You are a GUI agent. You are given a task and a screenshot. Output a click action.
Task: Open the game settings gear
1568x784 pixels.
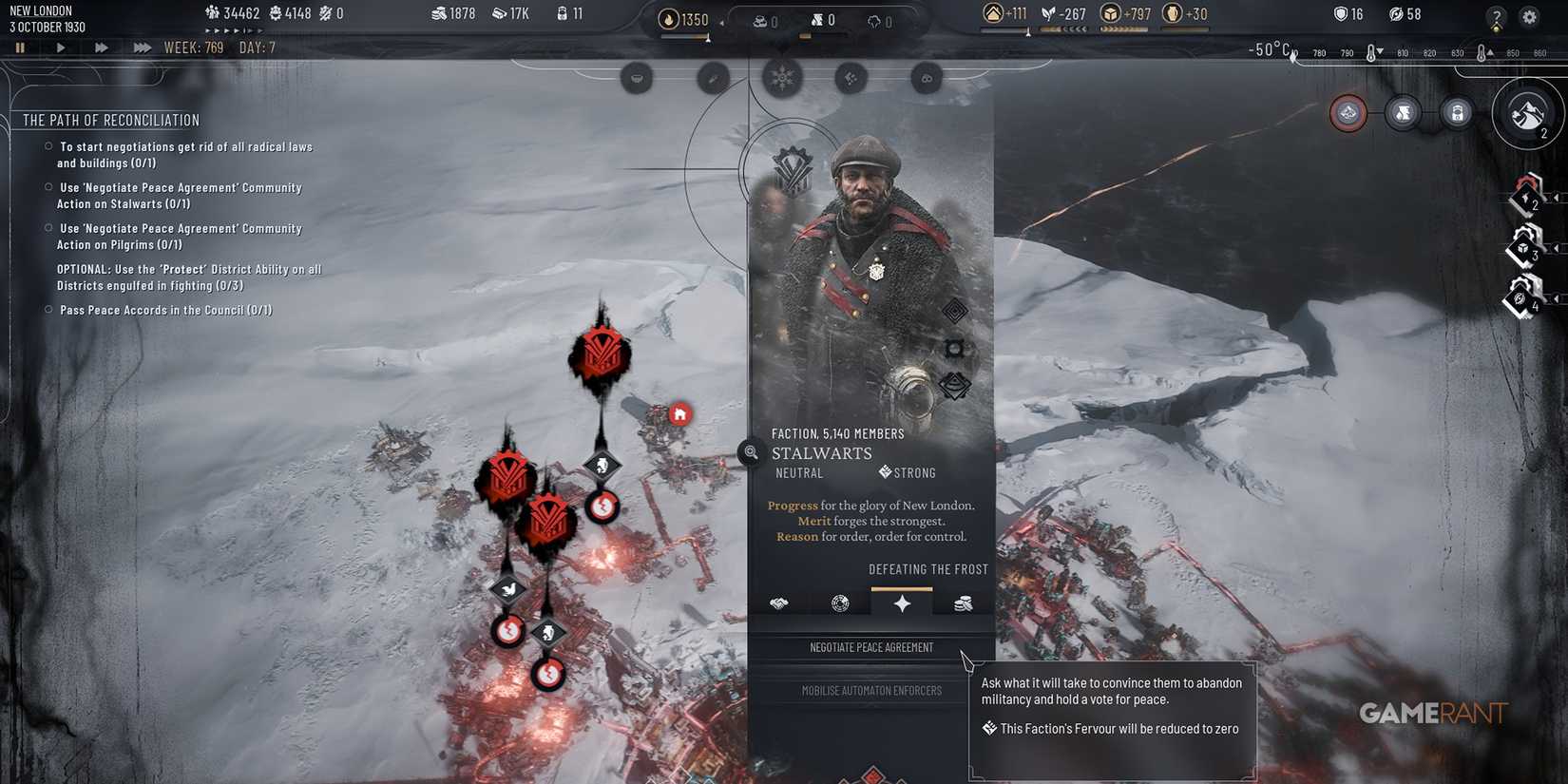(1529, 17)
